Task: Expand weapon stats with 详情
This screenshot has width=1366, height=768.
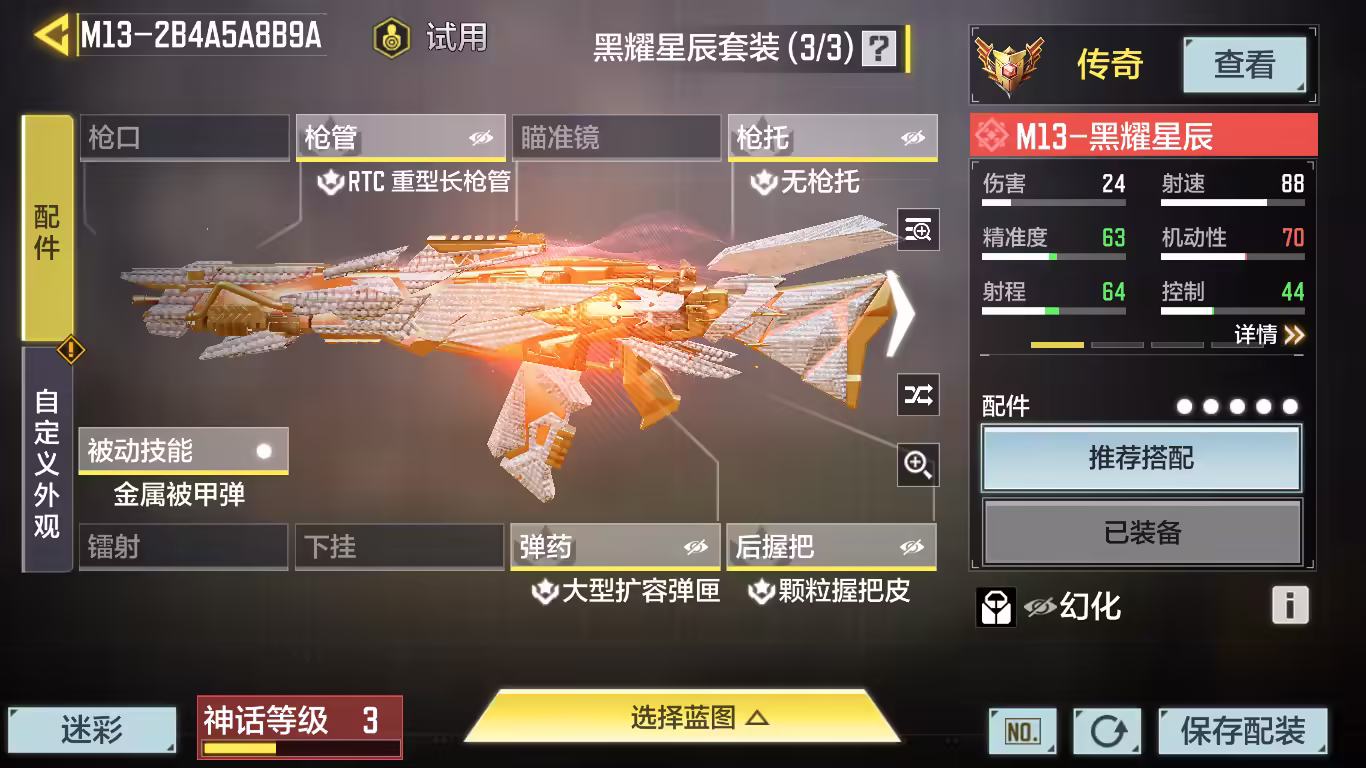Action: pyautogui.click(x=1269, y=335)
